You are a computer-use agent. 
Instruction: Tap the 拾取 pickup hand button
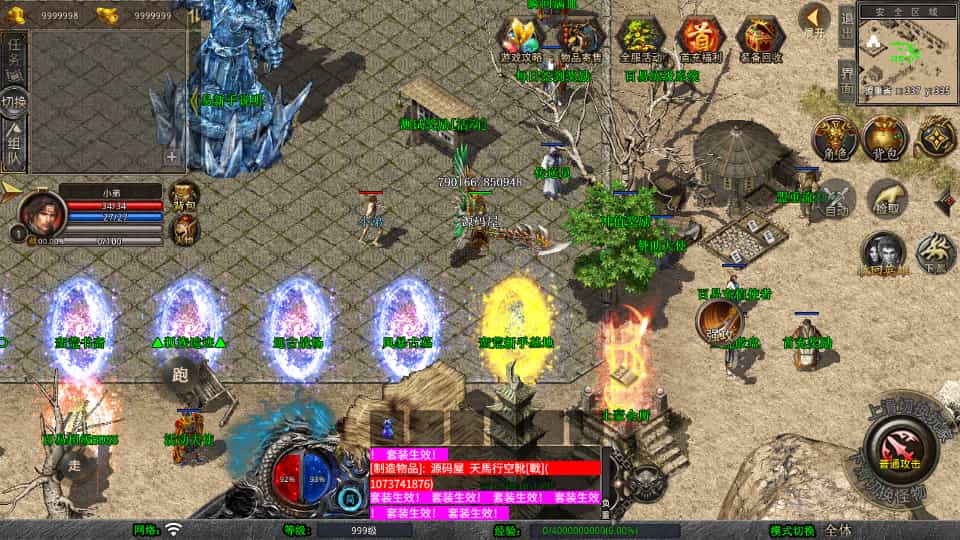point(886,197)
